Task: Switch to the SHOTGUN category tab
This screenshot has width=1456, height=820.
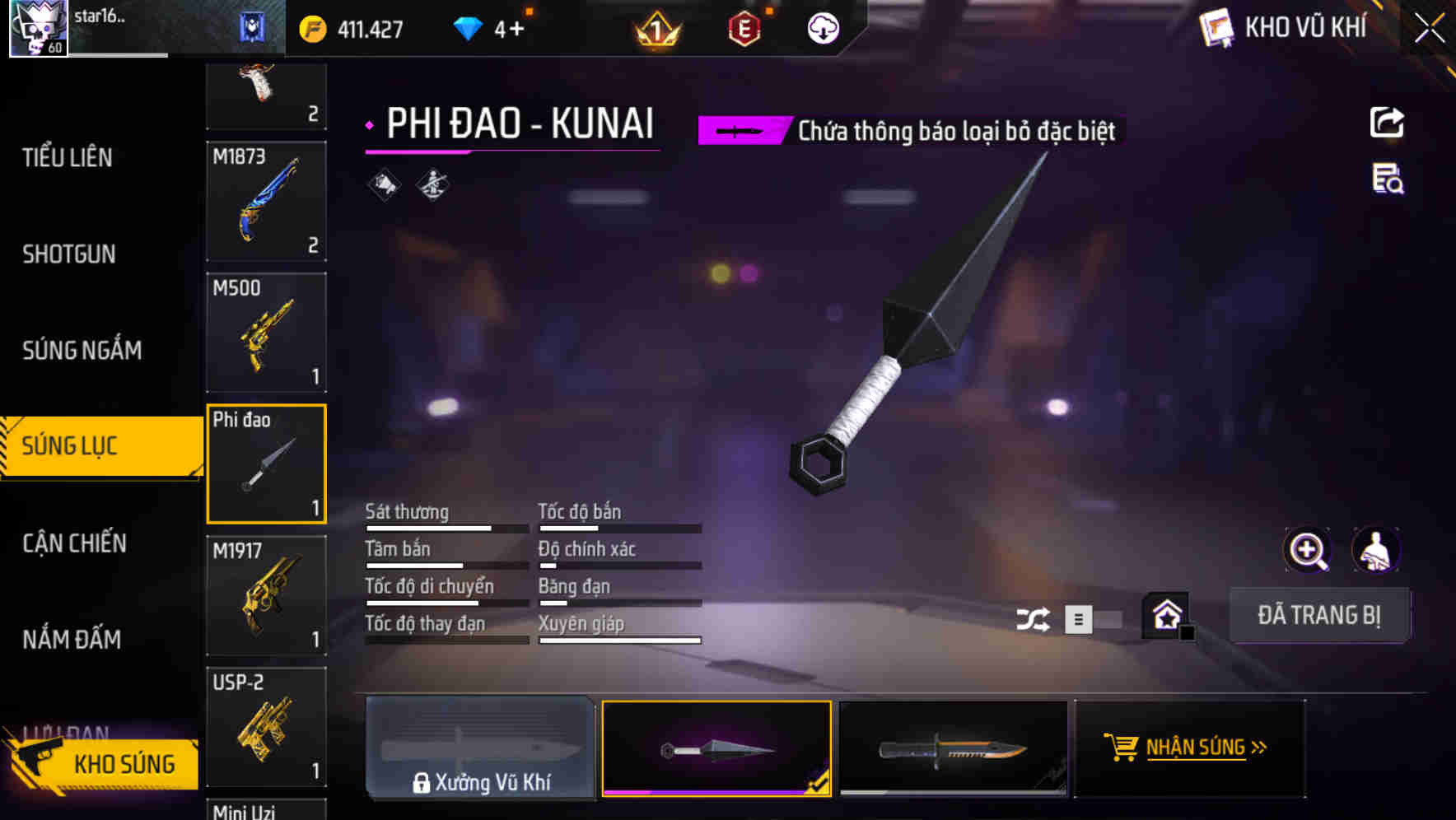Action: [69, 254]
